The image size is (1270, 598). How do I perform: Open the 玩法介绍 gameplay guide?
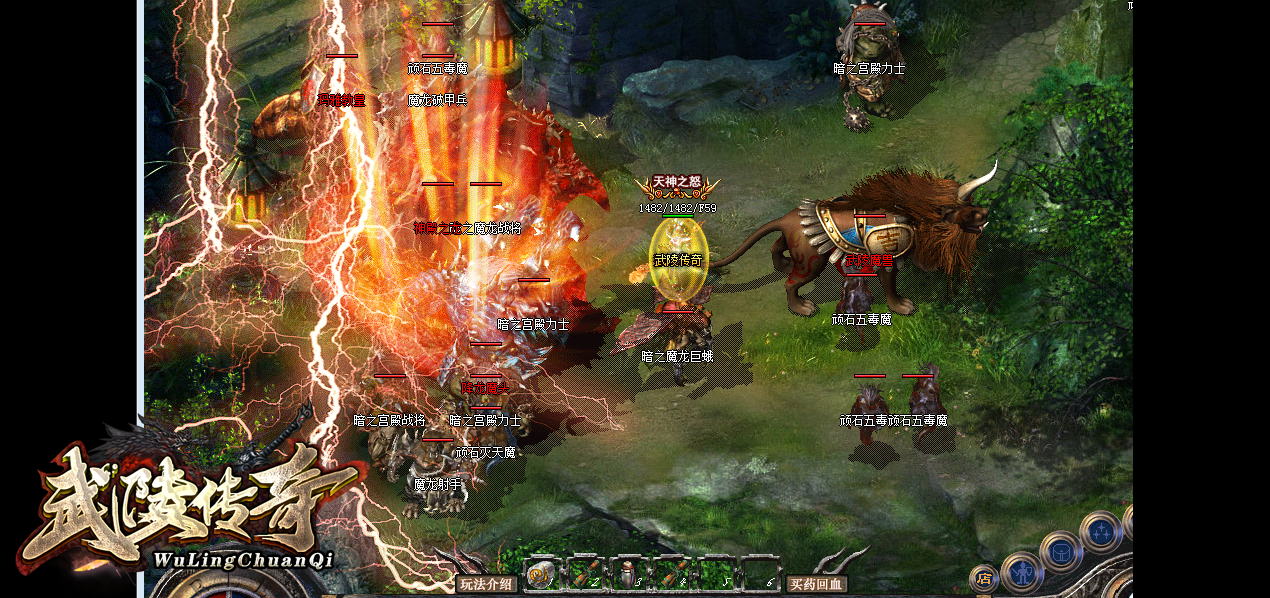pos(486,584)
